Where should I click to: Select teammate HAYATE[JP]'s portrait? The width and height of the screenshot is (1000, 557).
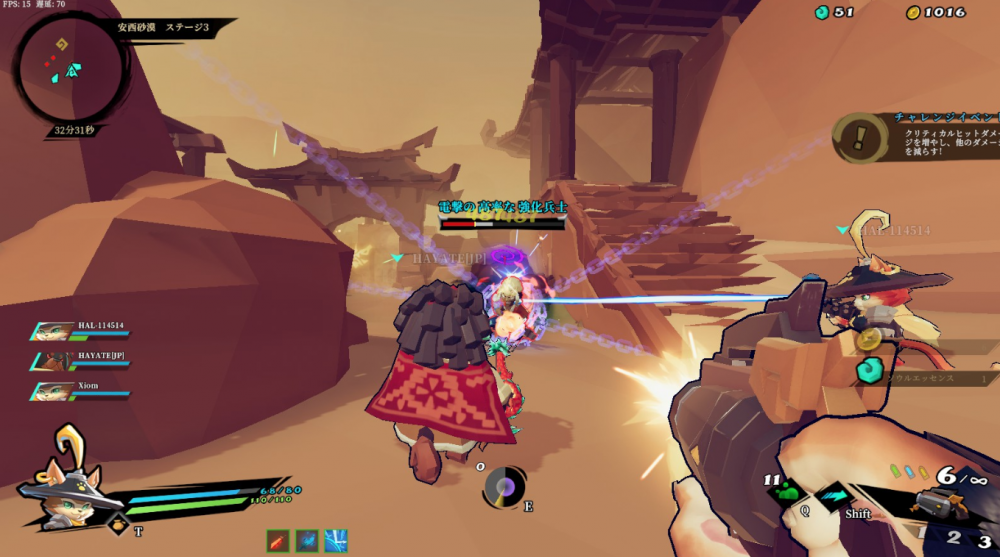(x=54, y=360)
